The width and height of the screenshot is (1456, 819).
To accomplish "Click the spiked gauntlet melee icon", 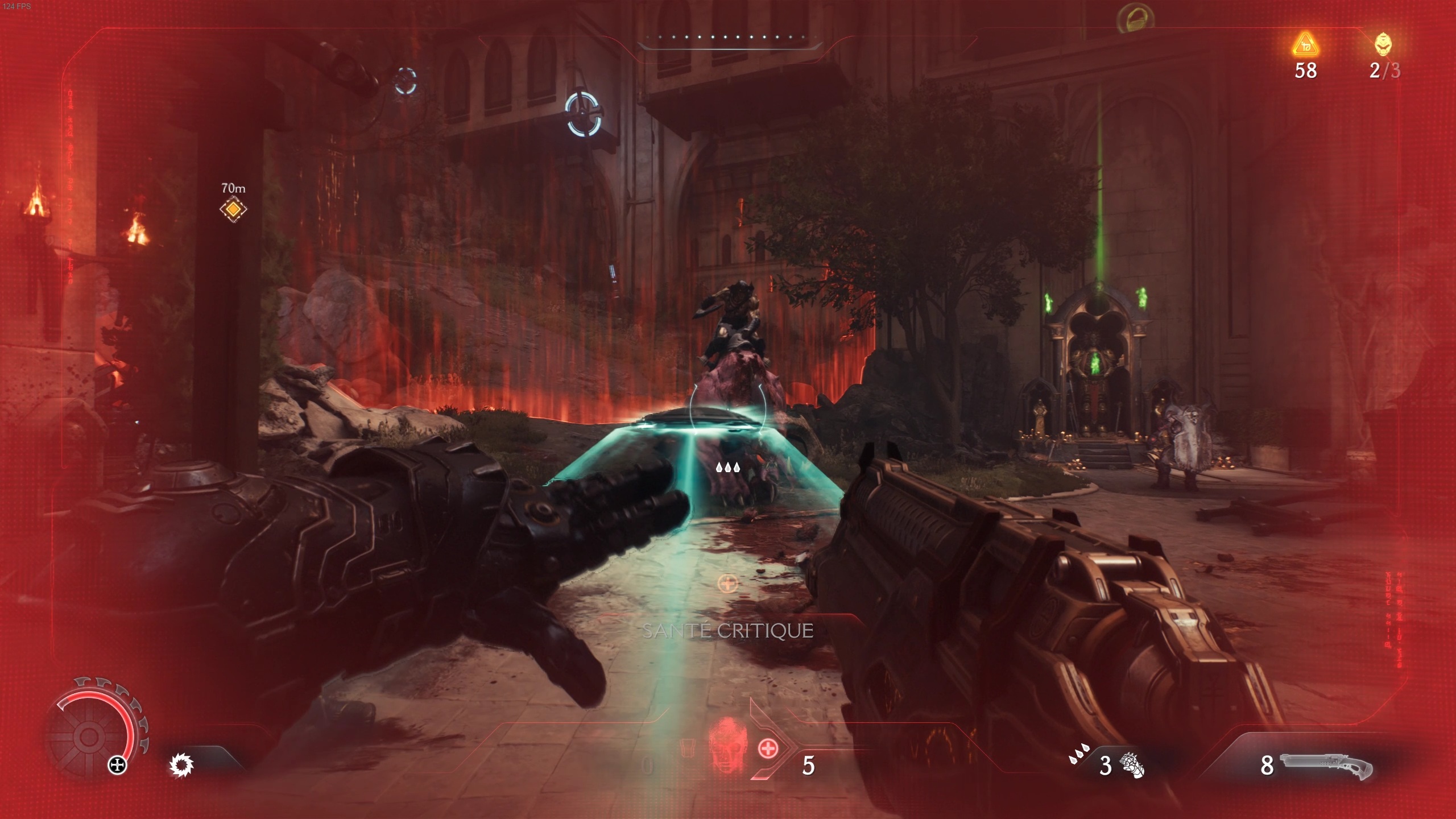I will (x=1132, y=765).
